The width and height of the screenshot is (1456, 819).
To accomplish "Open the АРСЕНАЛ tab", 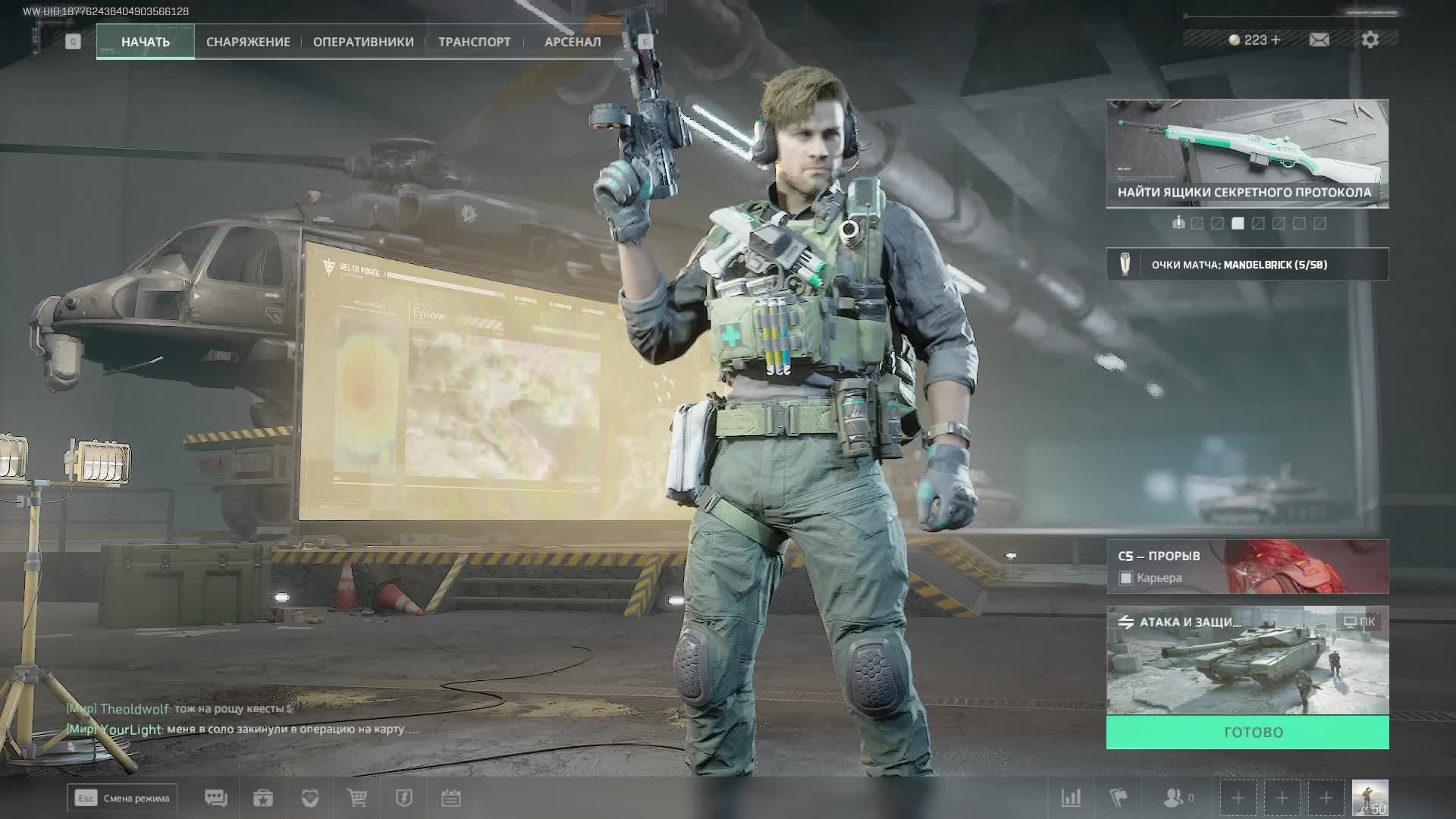I will 573,42.
